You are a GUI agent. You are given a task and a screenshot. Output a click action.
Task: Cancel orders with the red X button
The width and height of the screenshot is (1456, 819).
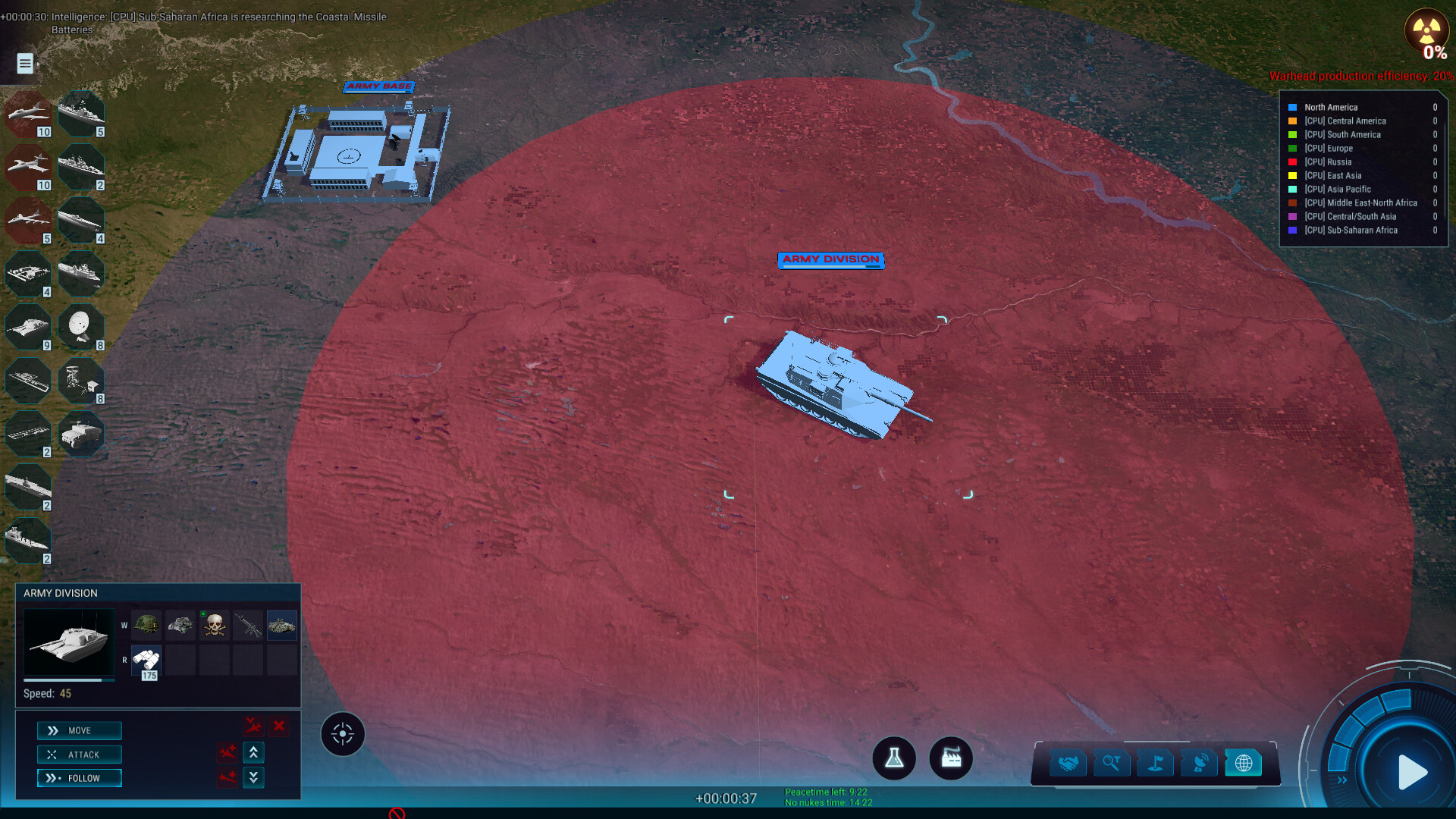[x=279, y=726]
